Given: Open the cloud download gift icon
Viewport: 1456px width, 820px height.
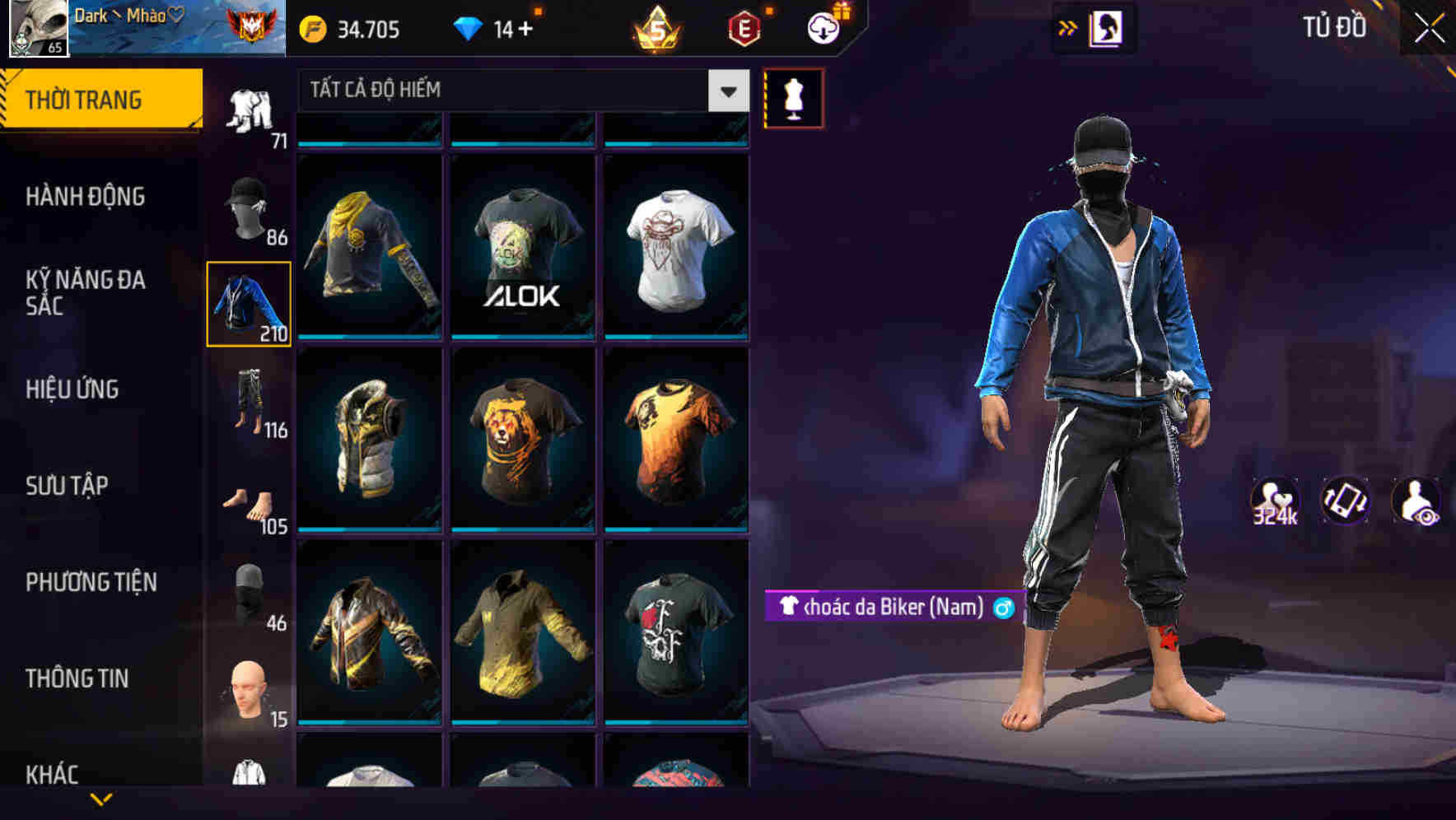Looking at the screenshot, I should click(823, 27).
